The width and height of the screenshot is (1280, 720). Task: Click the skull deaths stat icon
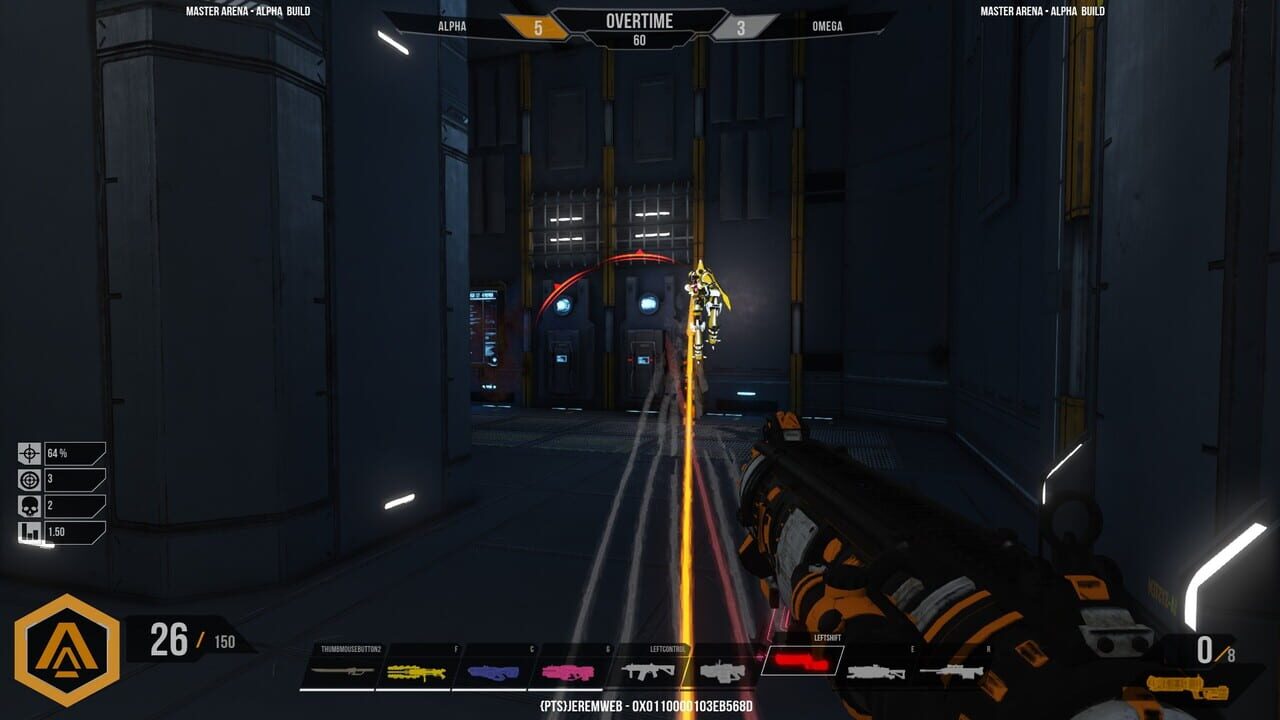click(28, 507)
